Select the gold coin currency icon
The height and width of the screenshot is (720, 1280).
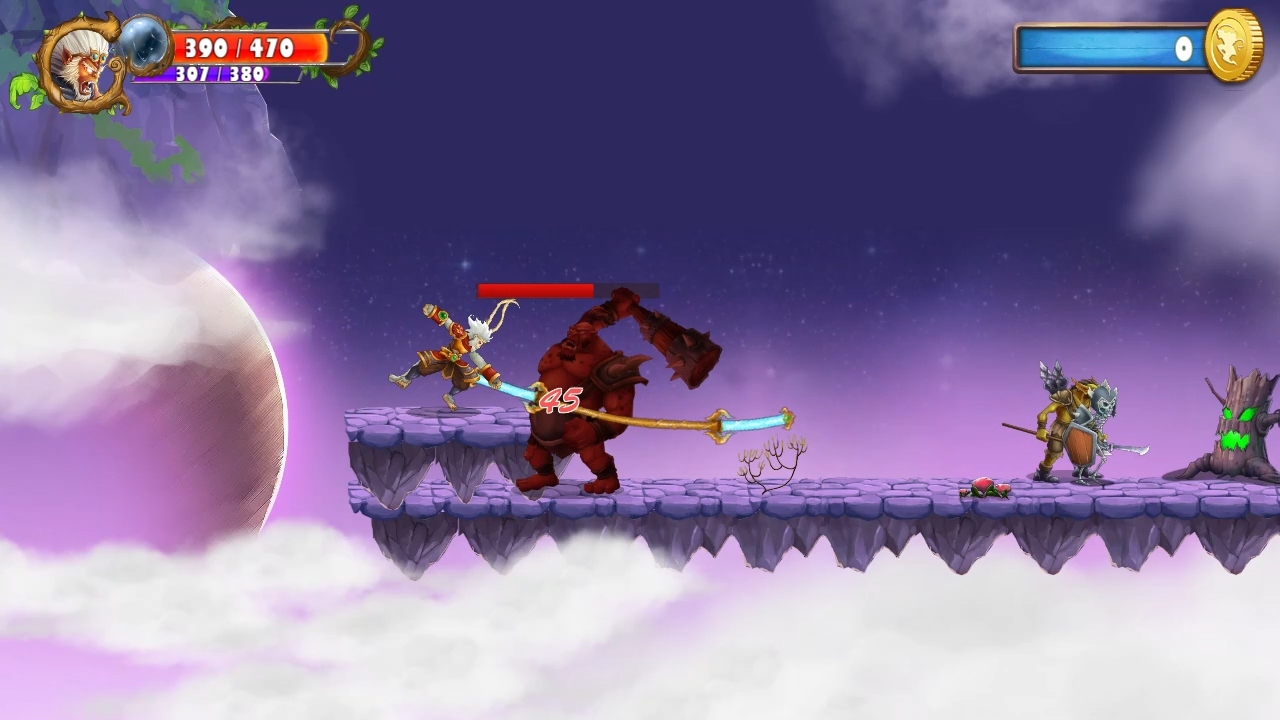[x=1232, y=47]
